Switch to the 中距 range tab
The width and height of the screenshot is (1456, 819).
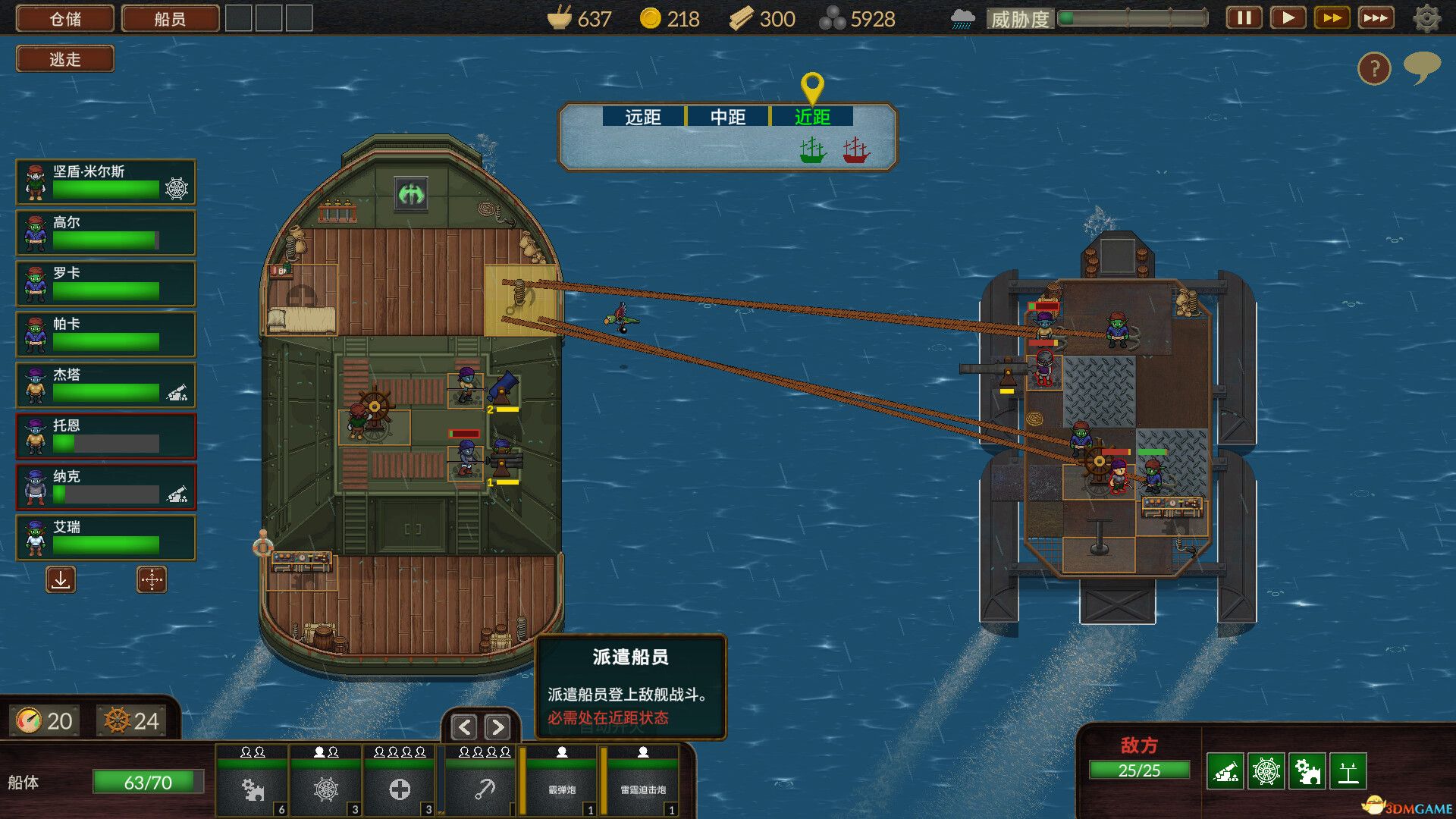tap(727, 118)
